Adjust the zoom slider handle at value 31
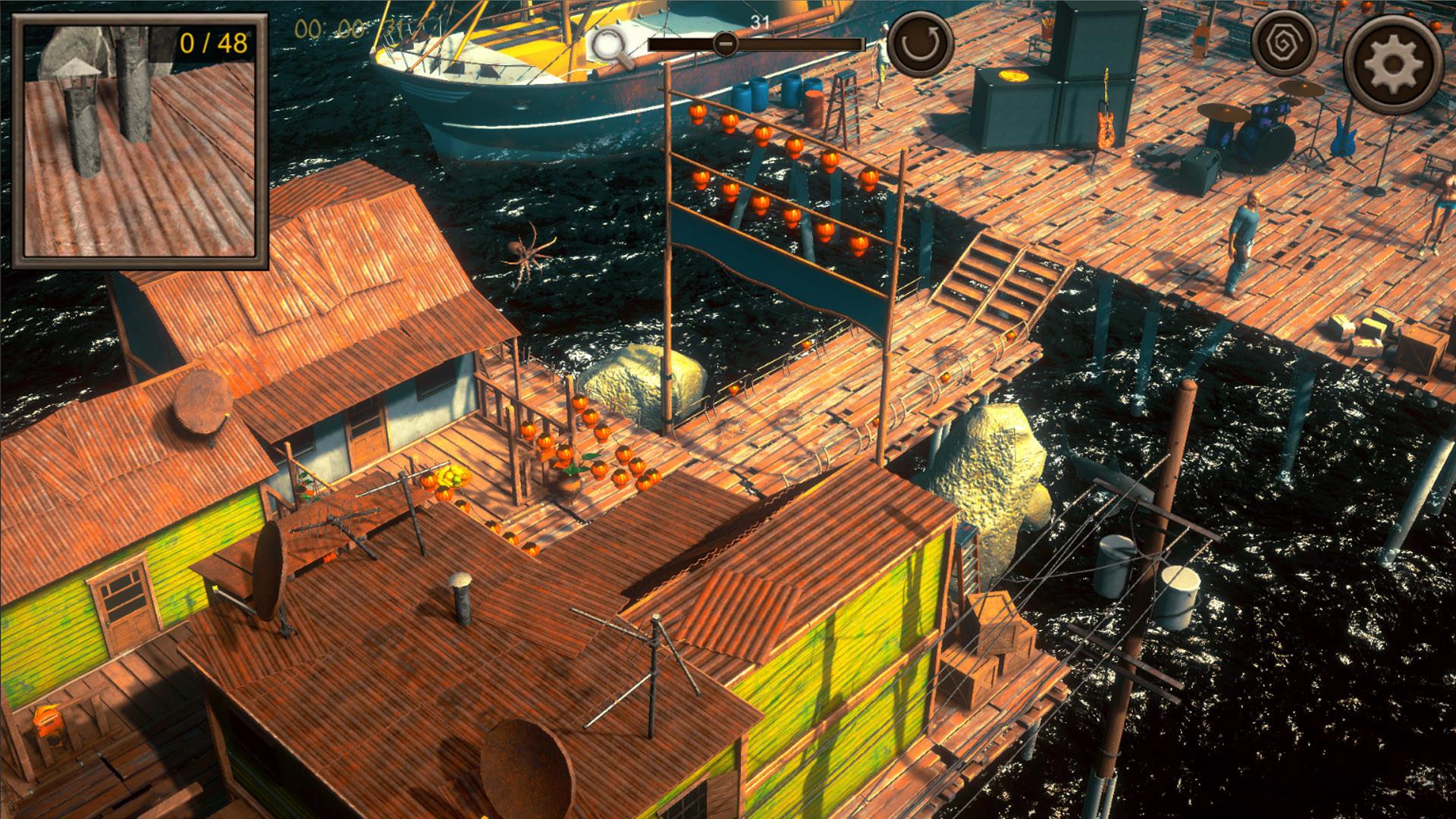Image resolution: width=1456 pixels, height=819 pixels. click(x=726, y=44)
